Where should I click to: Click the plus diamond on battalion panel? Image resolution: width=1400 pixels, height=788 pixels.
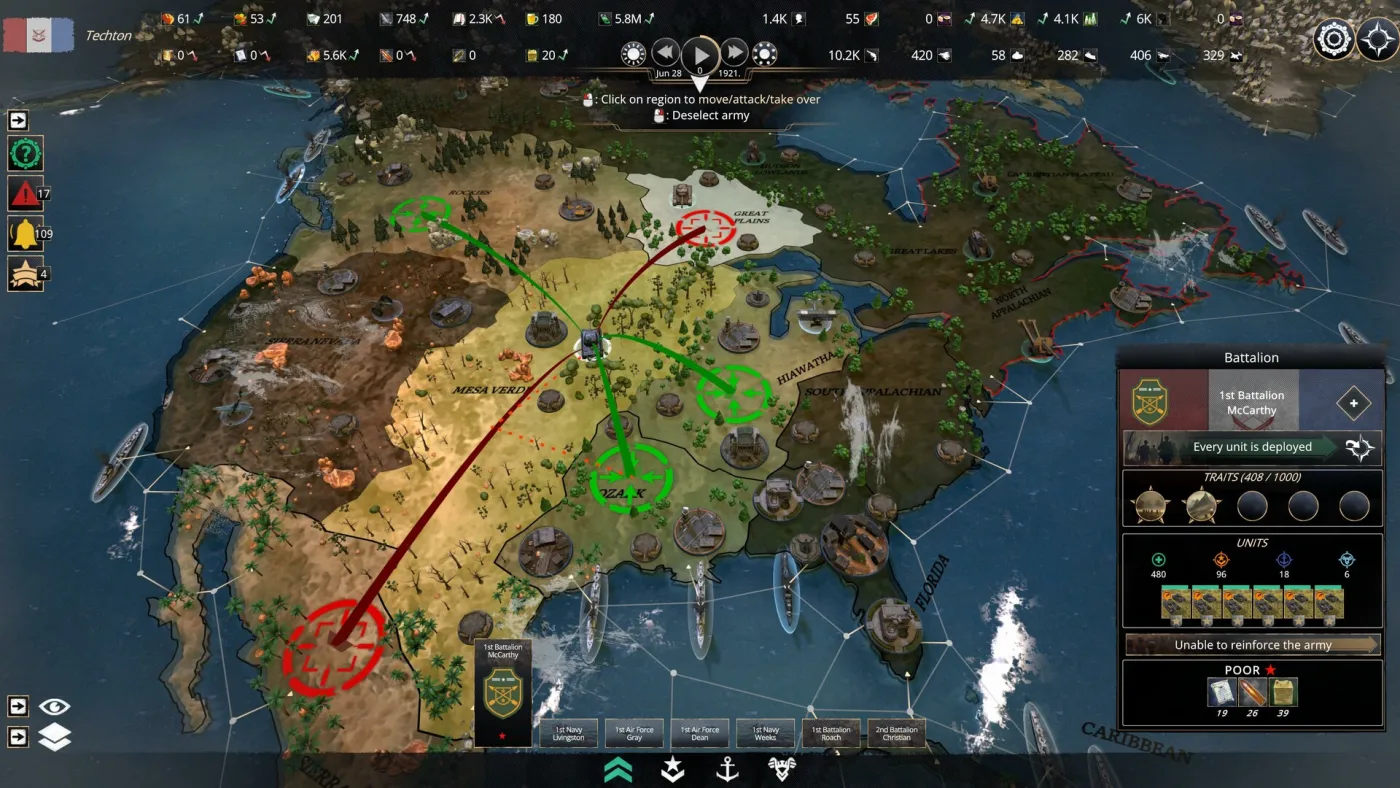(1354, 403)
